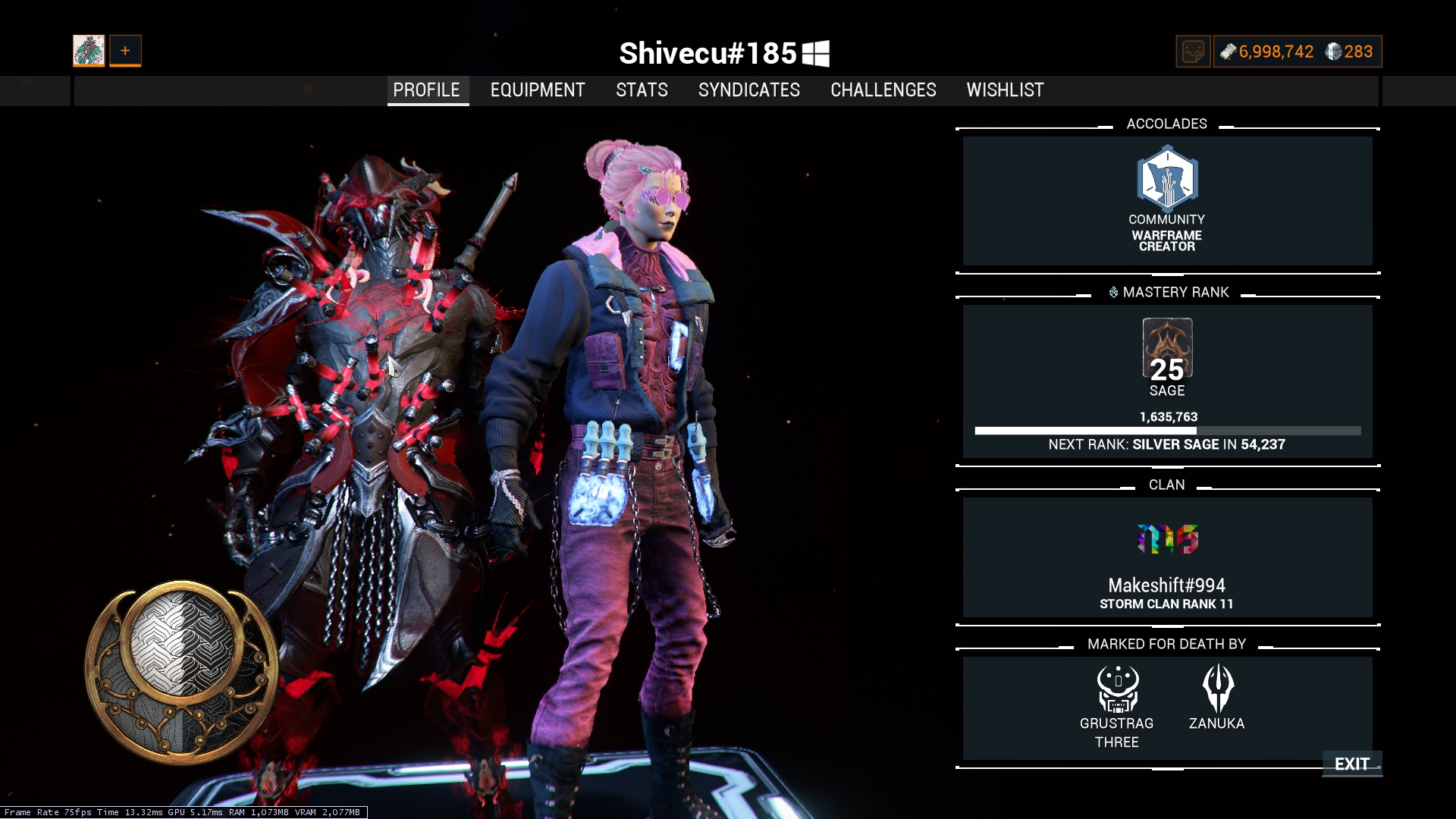Click the credits balance 6,998,742
1456x819 pixels.
[x=1267, y=52]
